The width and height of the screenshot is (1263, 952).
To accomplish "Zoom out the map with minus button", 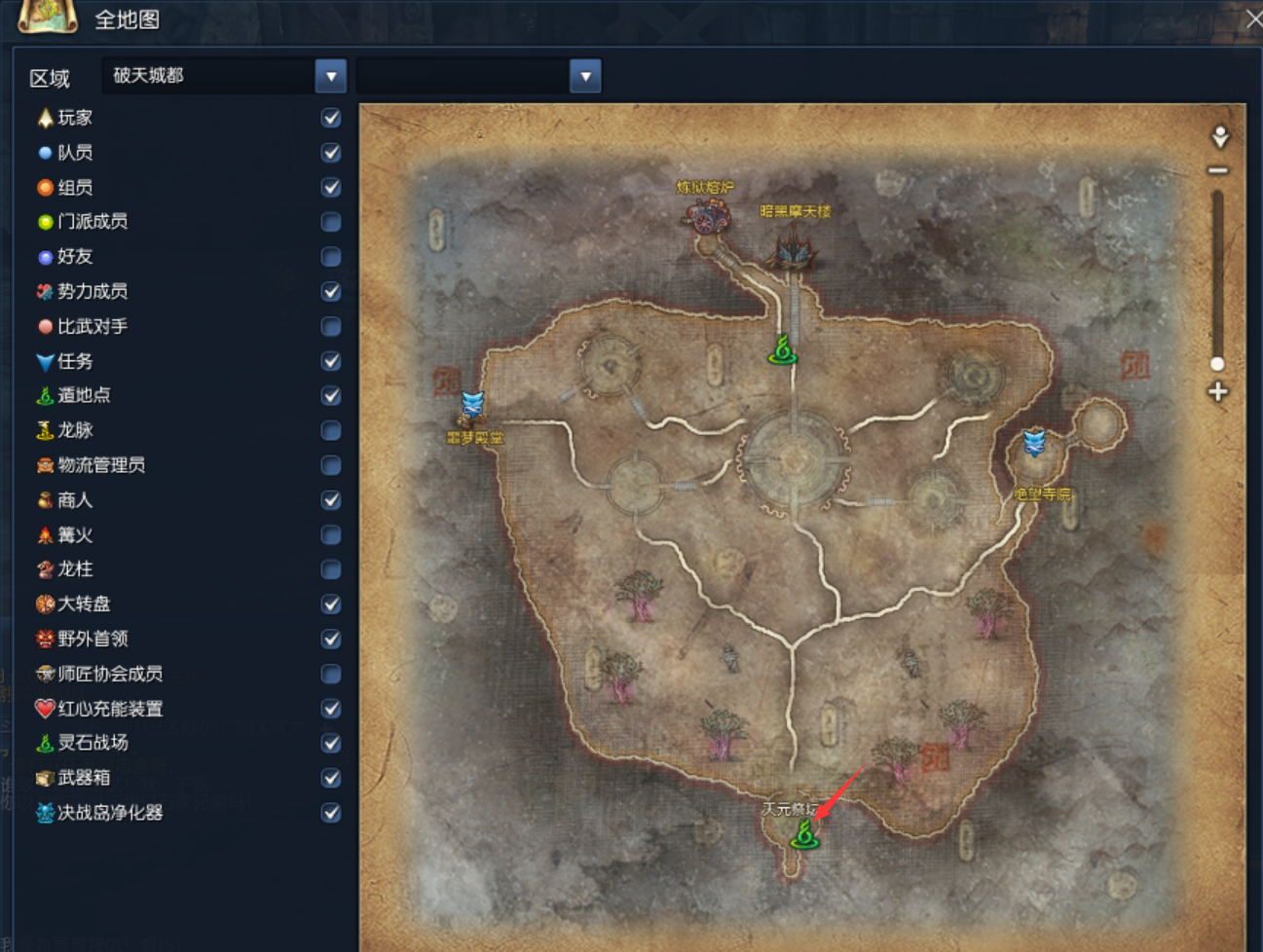I will (x=1218, y=170).
